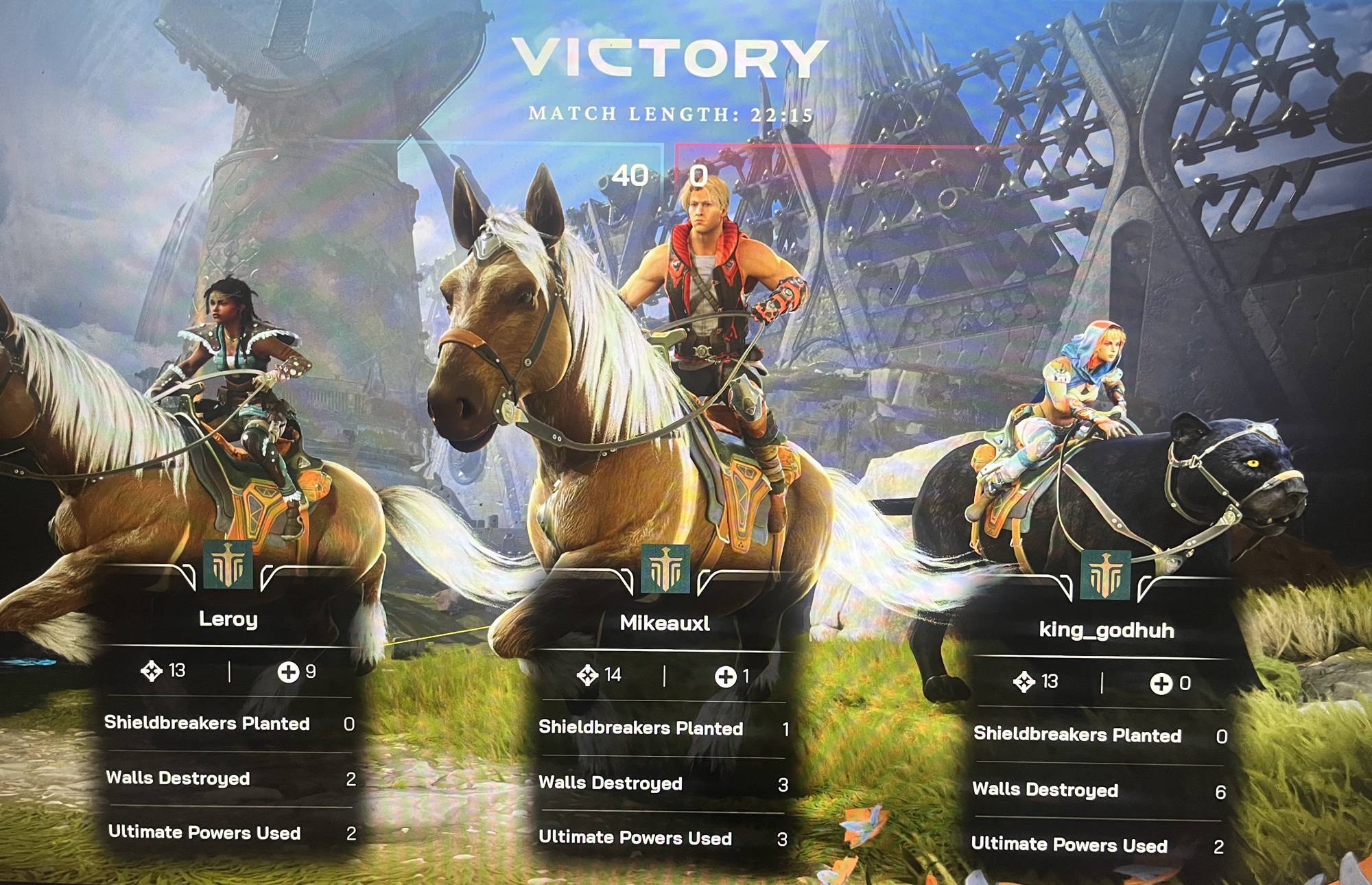Select Mikeauxl's player name card
Screen dimensions: 1372x885
coord(664,623)
